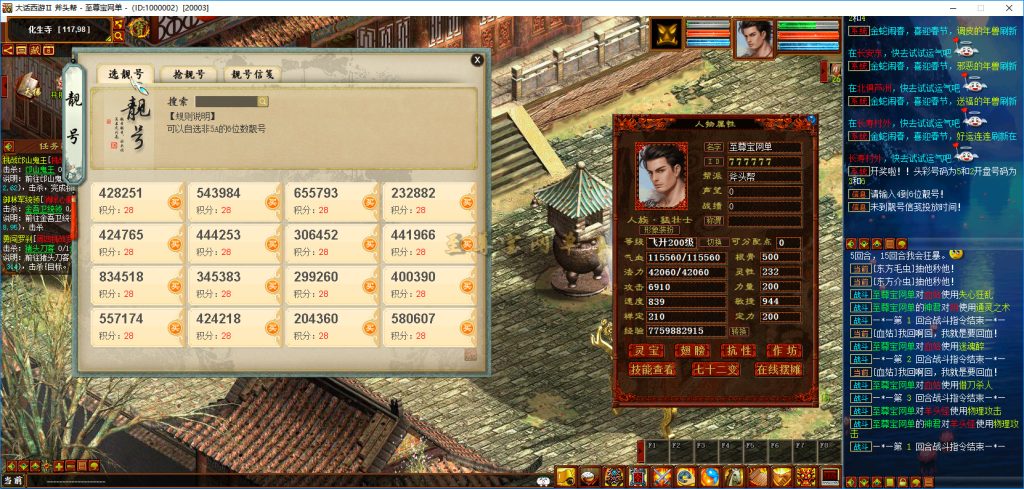This screenshot has height=489, width=1024.
Task: View skills with 技能查看
Action: (653, 368)
